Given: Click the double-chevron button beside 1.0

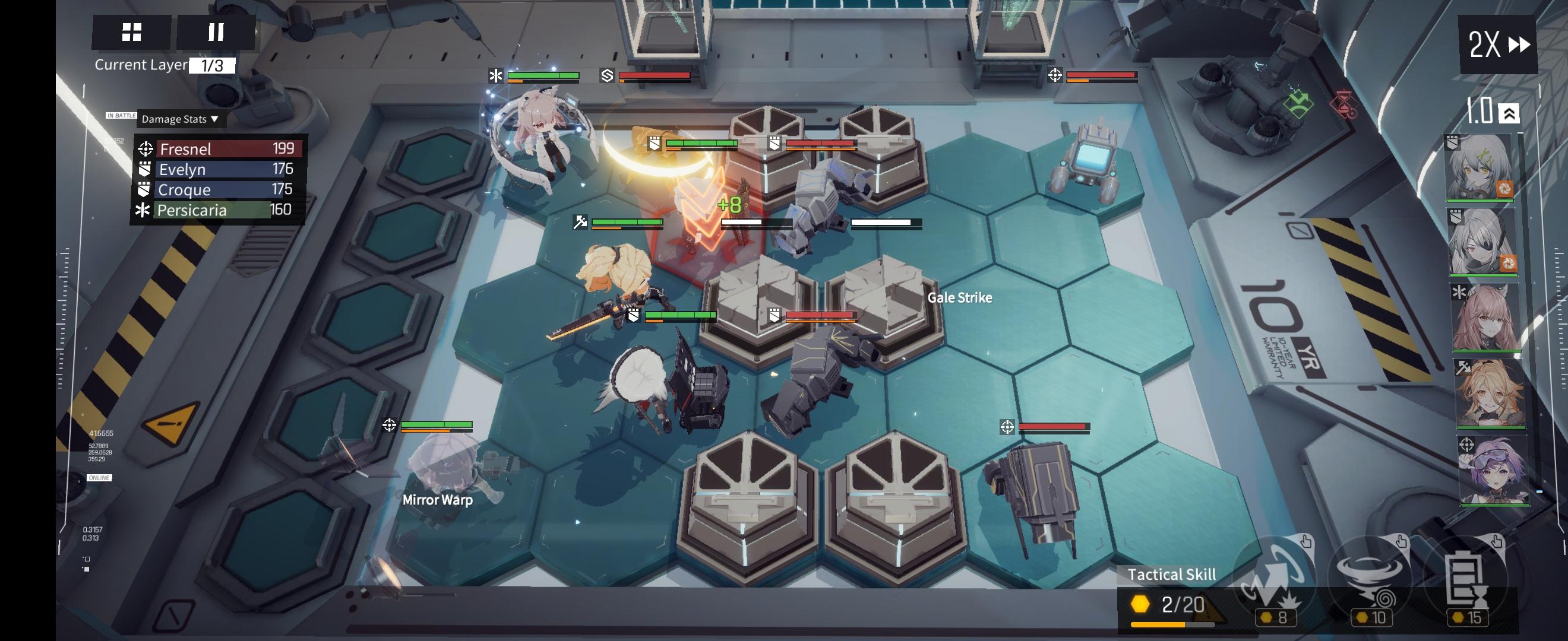Looking at the screenshot, I should pyautogui.click(x=1509, y=114).
